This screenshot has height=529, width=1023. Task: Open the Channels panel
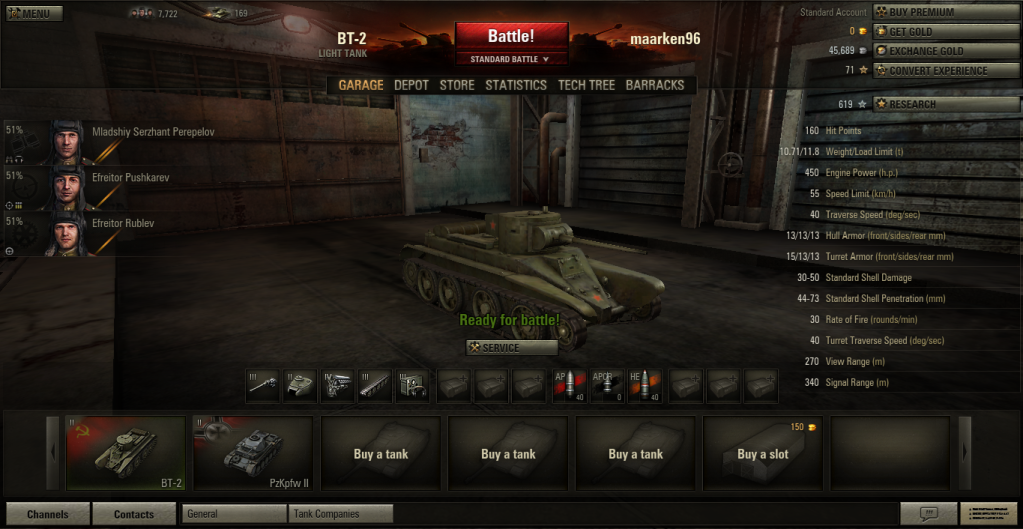point(48,514)
